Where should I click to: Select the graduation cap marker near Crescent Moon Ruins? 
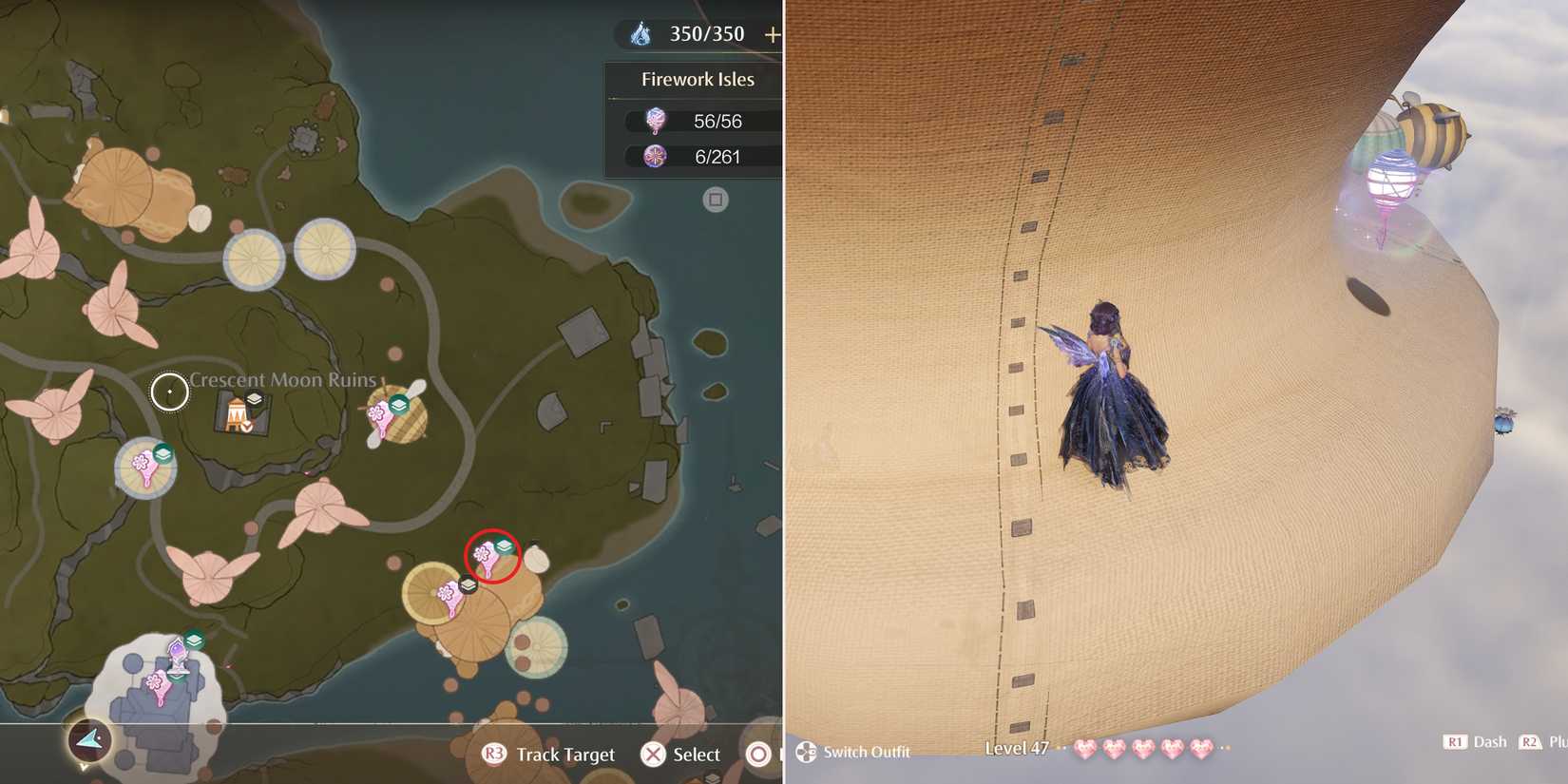click(x=252, y=400)
